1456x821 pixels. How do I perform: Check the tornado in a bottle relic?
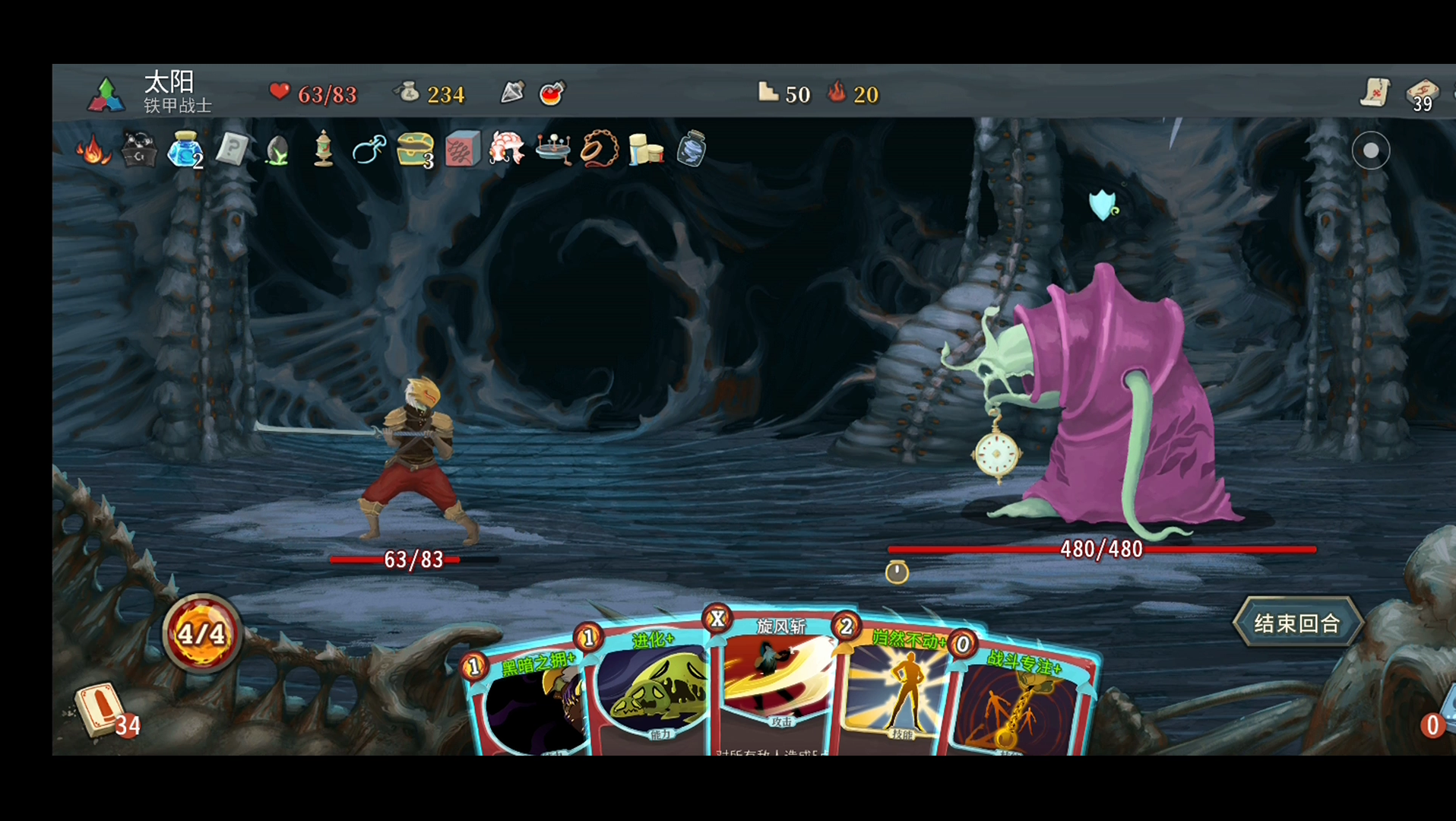[692, 148]
